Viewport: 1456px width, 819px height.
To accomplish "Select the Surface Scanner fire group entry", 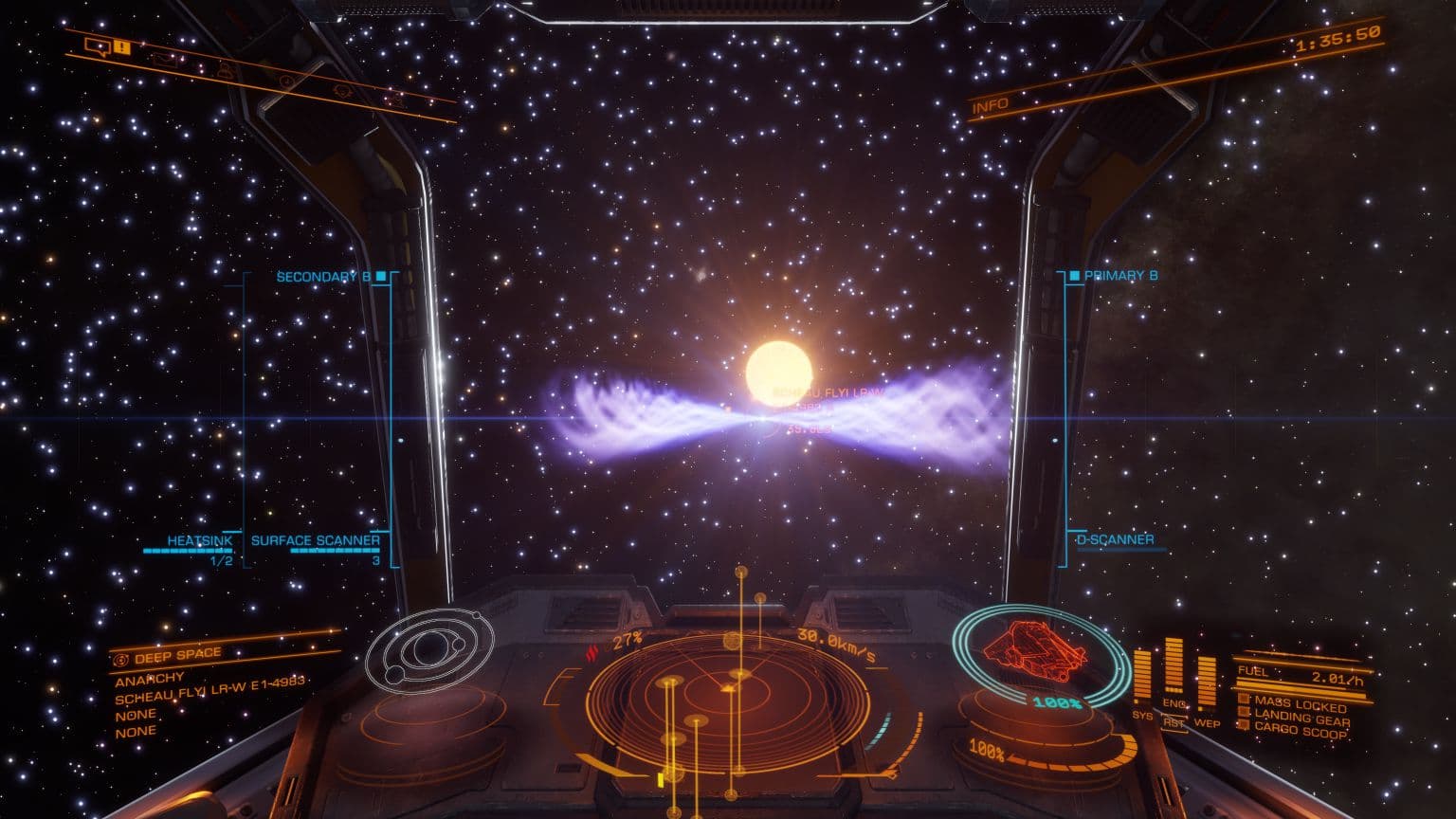I will click(315, 541).
